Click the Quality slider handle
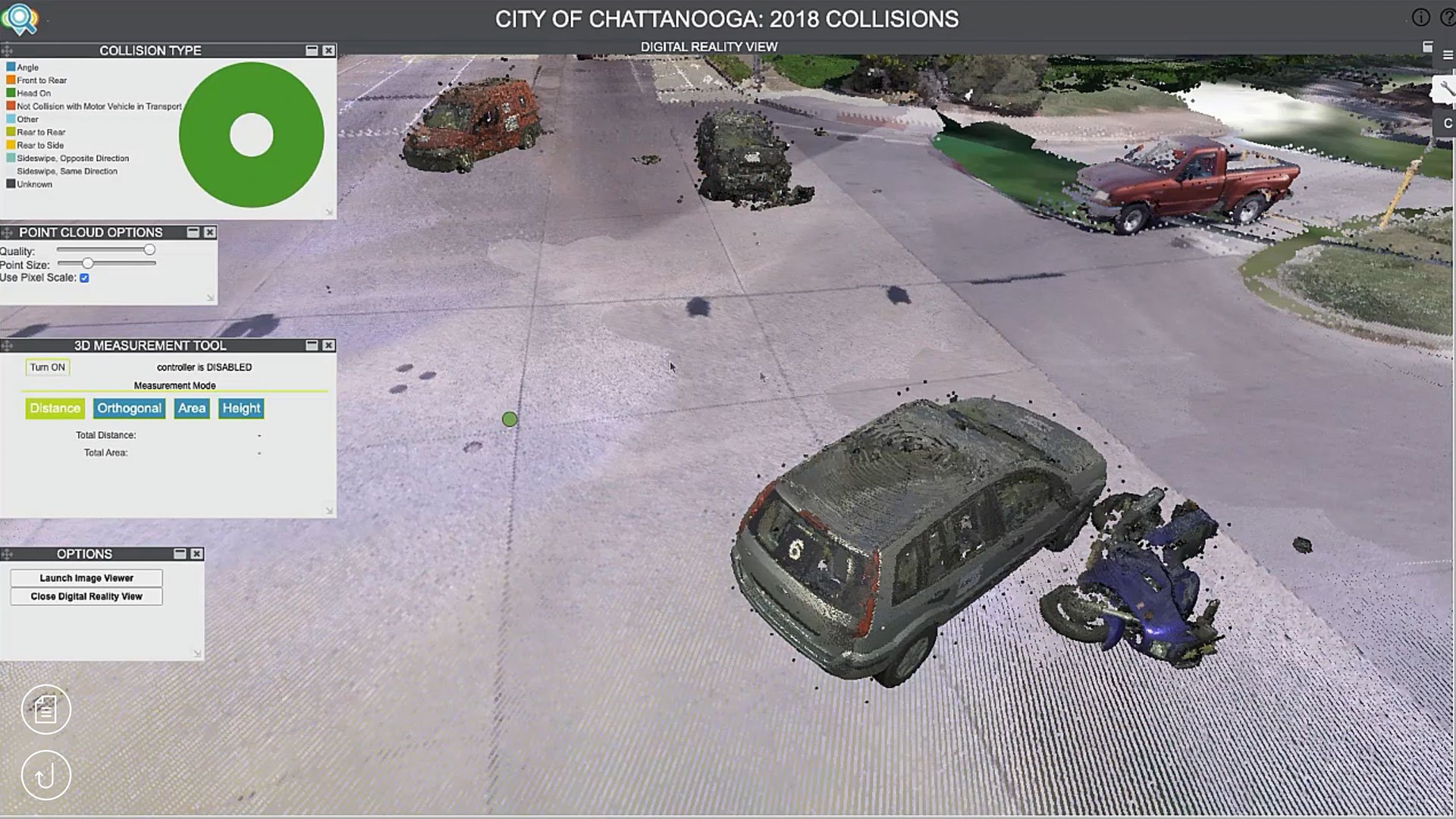Viewport: 1456px width, 819px height. [x=149, y=249]
